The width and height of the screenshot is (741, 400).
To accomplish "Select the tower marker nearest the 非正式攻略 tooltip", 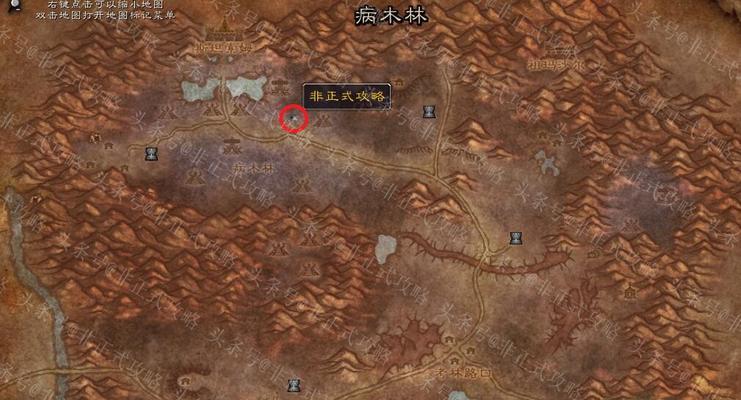I will pos(430,109).
